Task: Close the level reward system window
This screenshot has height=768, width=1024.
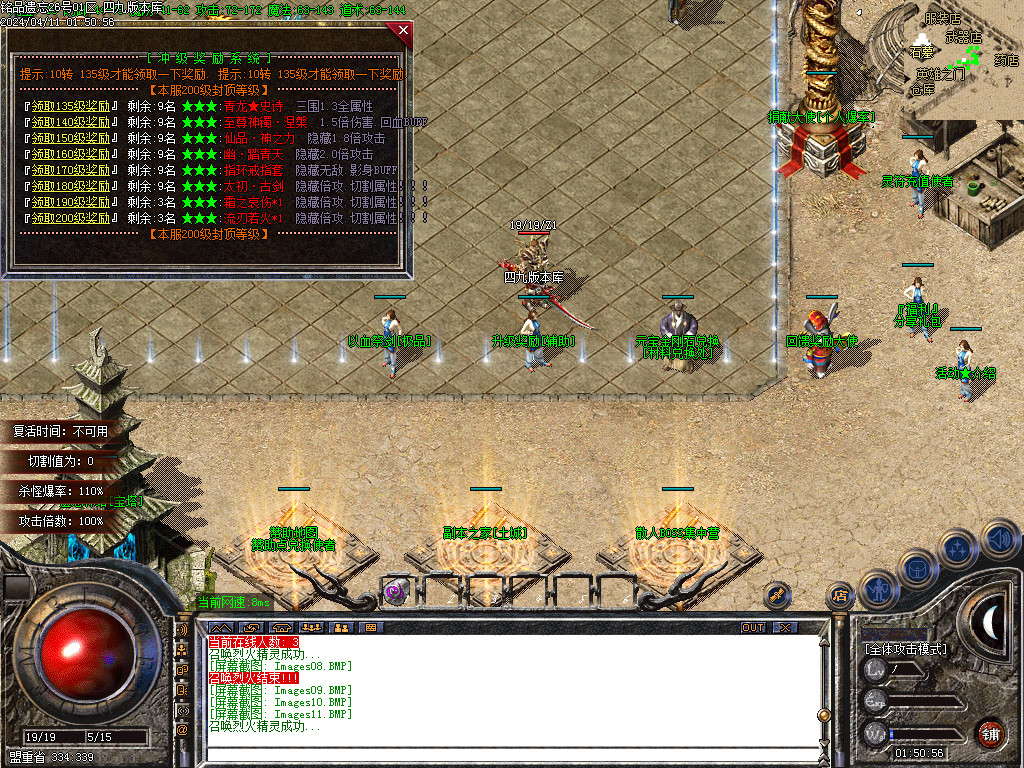Action: click(403, 30)
